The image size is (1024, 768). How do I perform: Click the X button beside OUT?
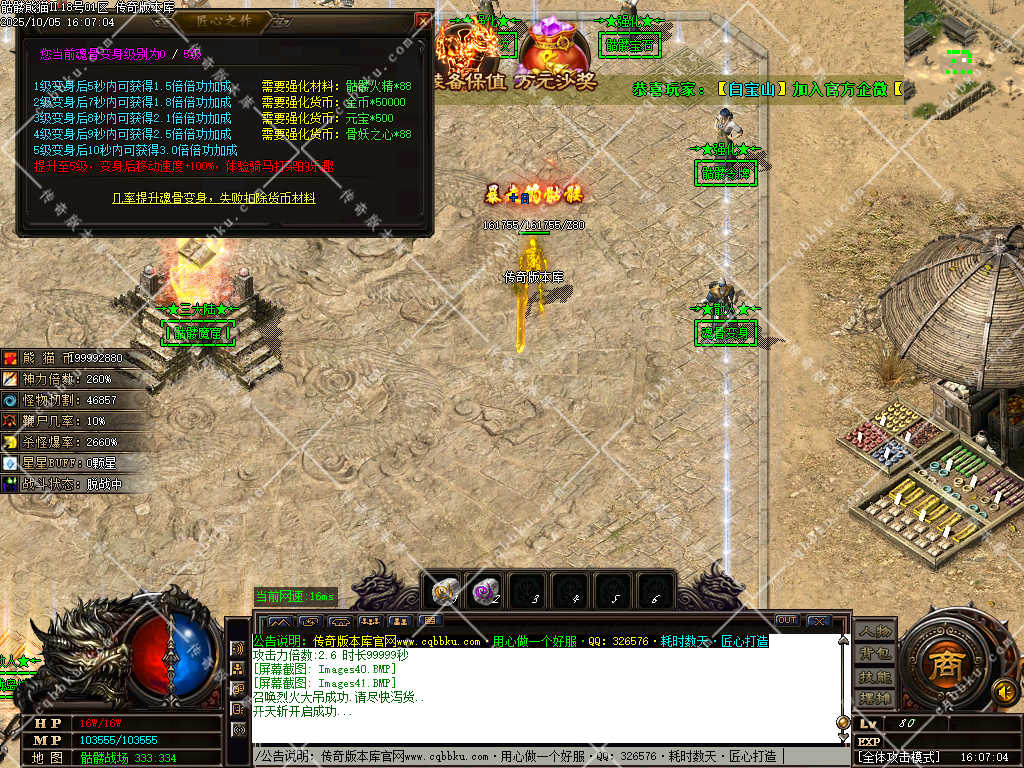click(x=818, y=621)
